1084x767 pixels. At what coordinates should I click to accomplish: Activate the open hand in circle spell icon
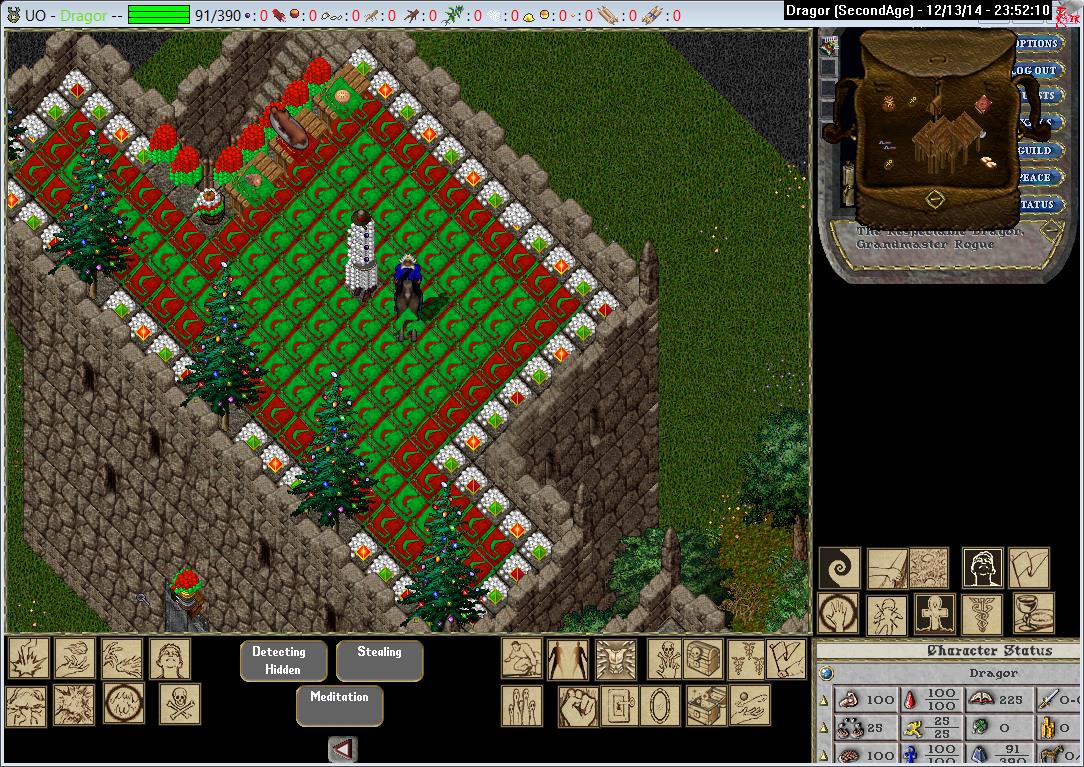pos(839,614)
